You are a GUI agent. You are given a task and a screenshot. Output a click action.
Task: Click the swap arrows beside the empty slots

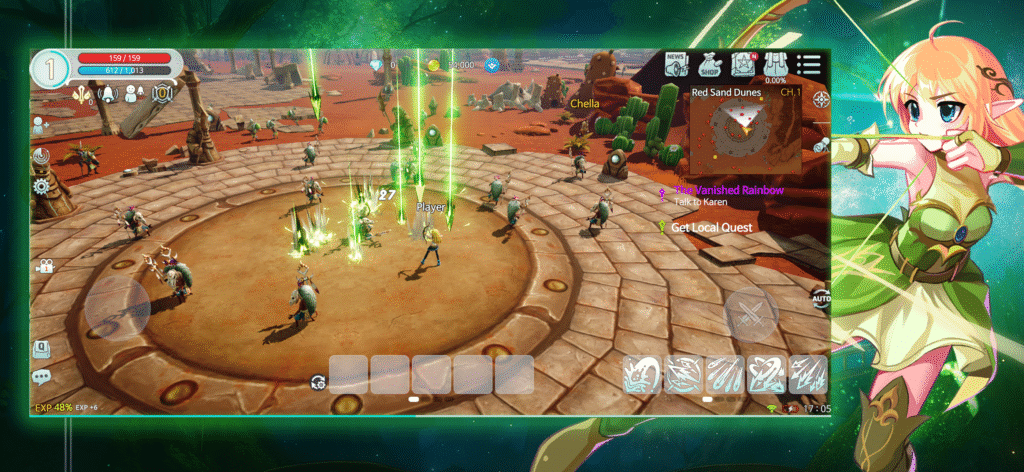click(317, 381)
